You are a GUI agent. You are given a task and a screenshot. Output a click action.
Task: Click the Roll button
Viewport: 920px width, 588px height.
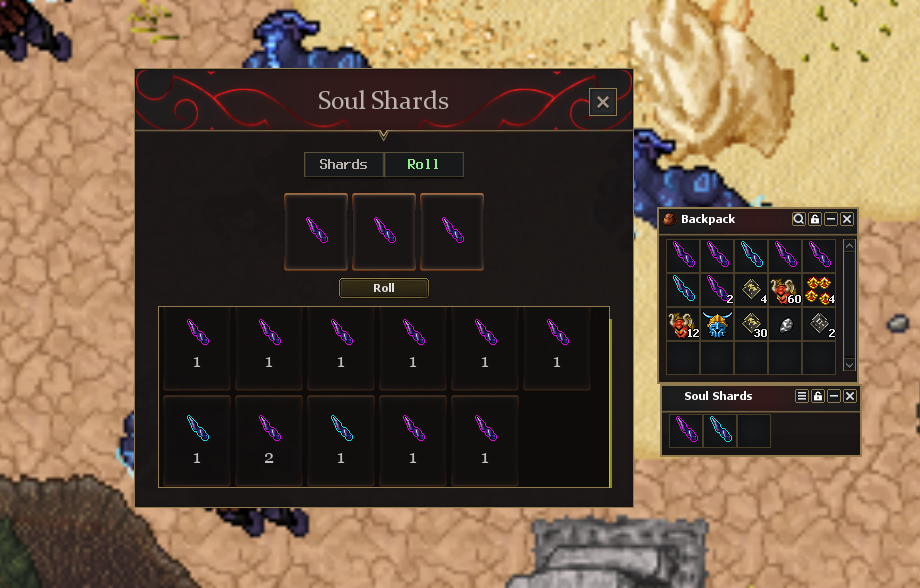coord(384,288)
